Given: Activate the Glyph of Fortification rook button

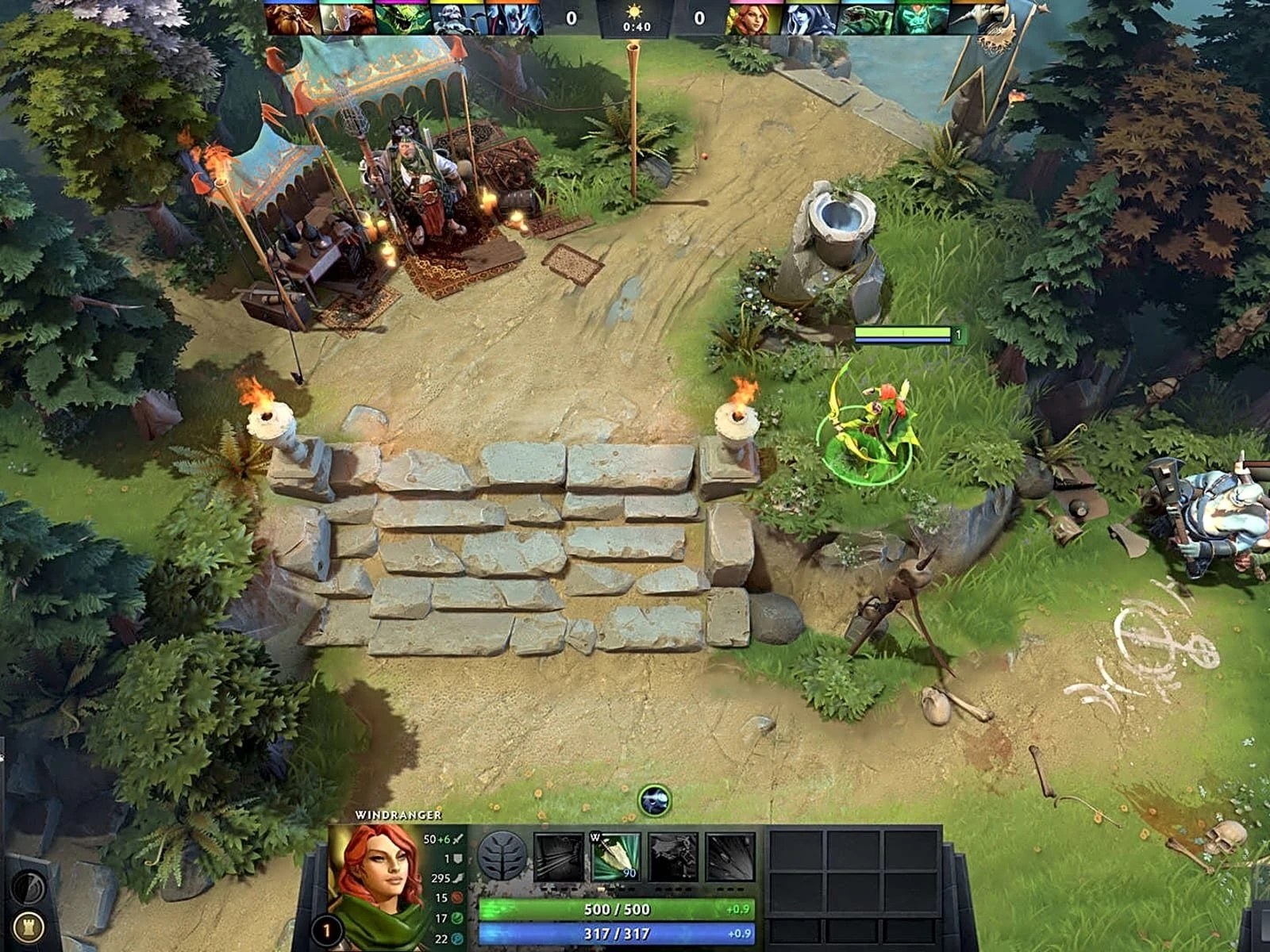Looking at the screenshot, I should click(x=29, y=927).
